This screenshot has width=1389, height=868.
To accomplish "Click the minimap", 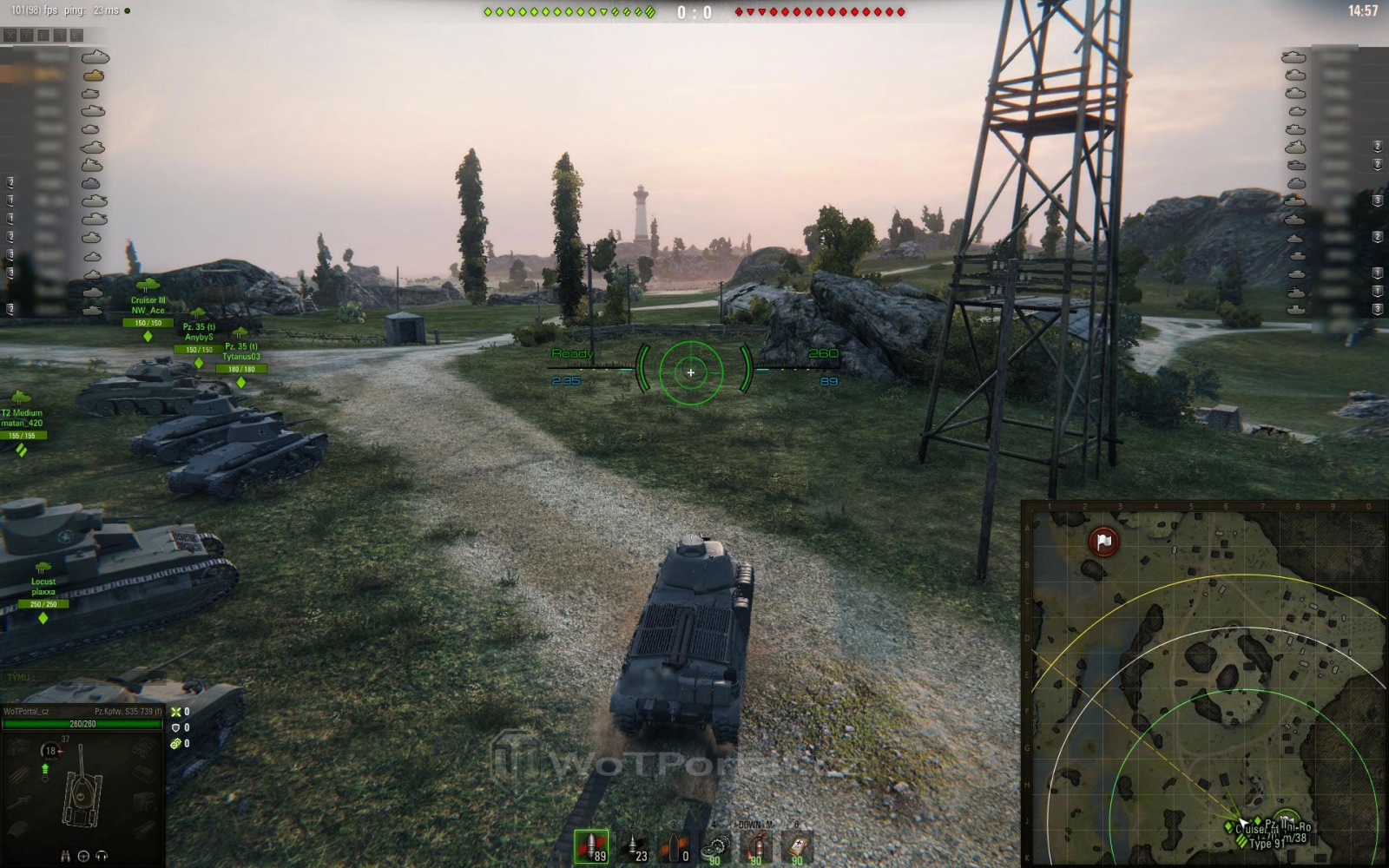I will pos(1205,684).
